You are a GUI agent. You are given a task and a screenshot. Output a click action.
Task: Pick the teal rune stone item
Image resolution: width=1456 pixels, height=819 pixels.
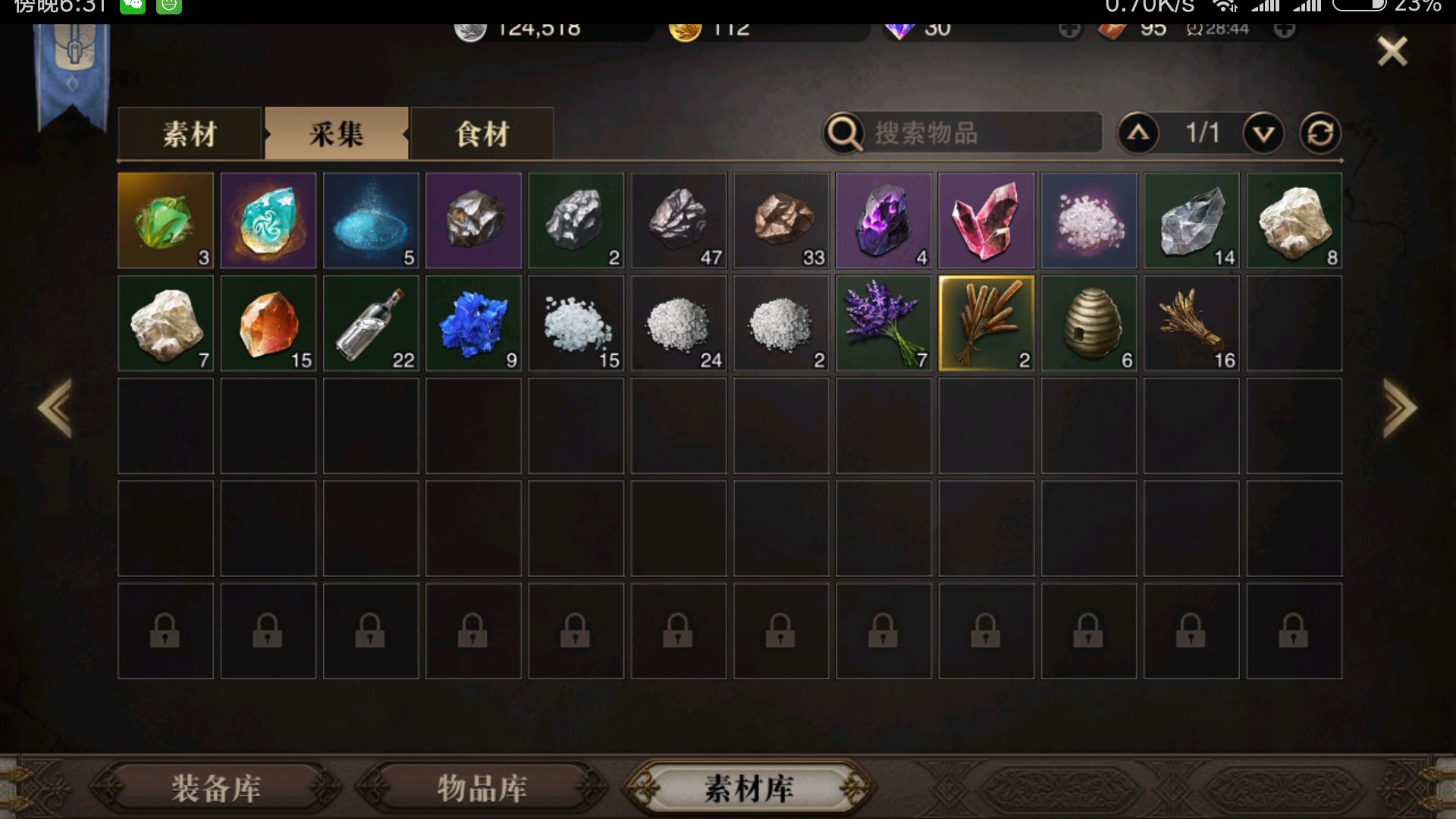268,221
